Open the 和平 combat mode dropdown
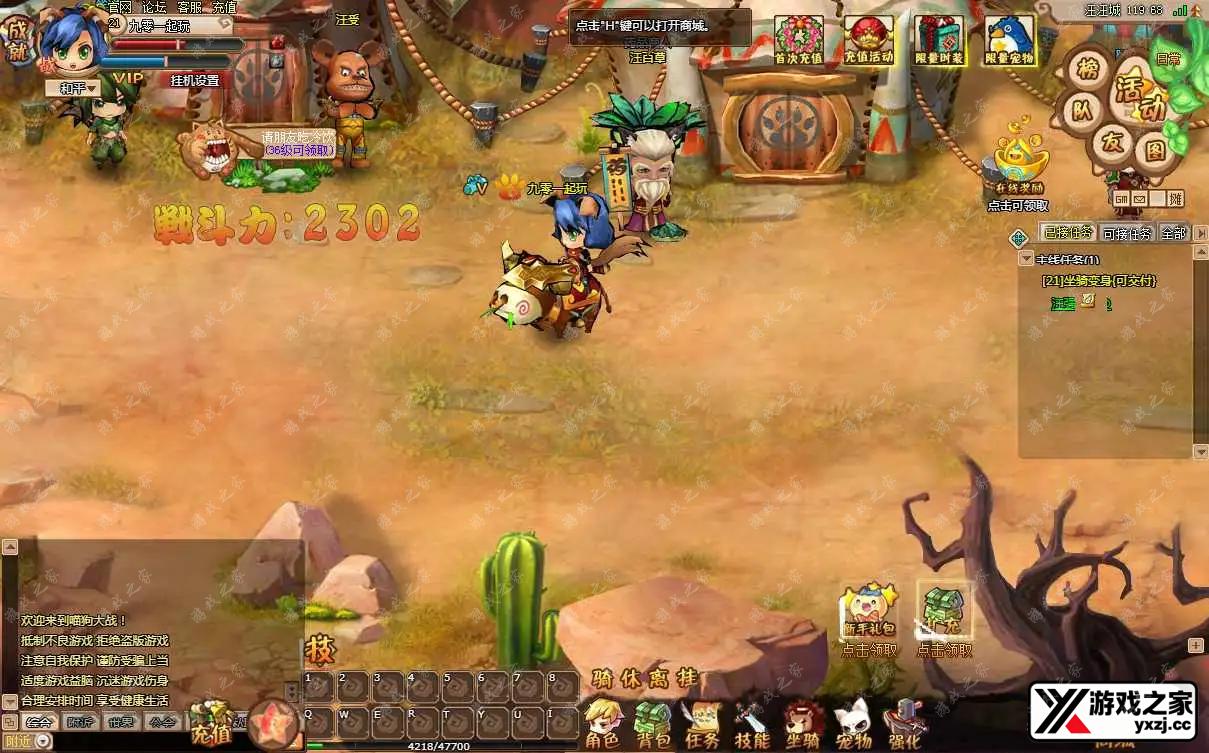The height and width of the screenshot is (753, 1209). pos(78,88)
